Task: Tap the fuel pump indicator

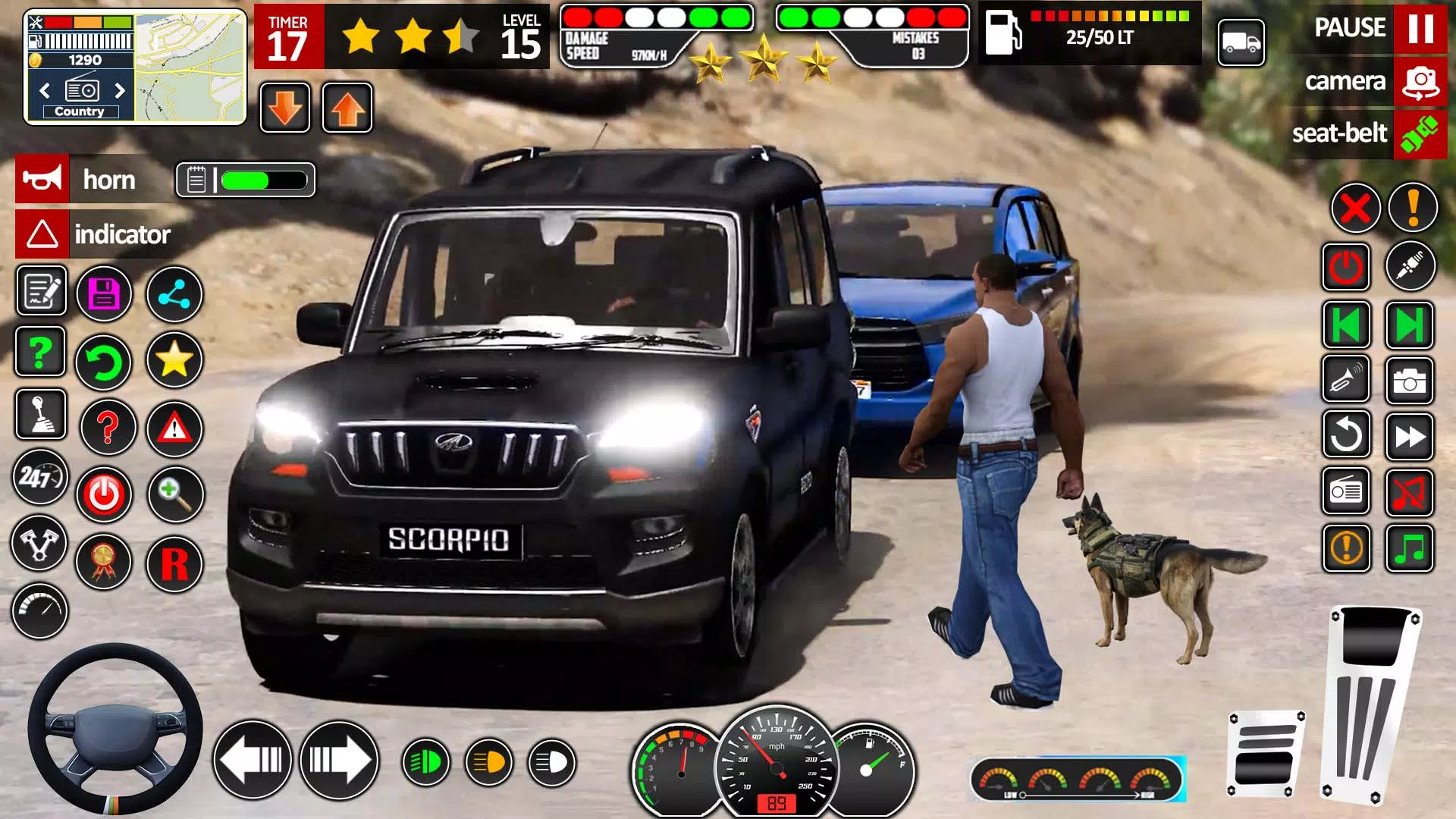Action: (1005, 32)
